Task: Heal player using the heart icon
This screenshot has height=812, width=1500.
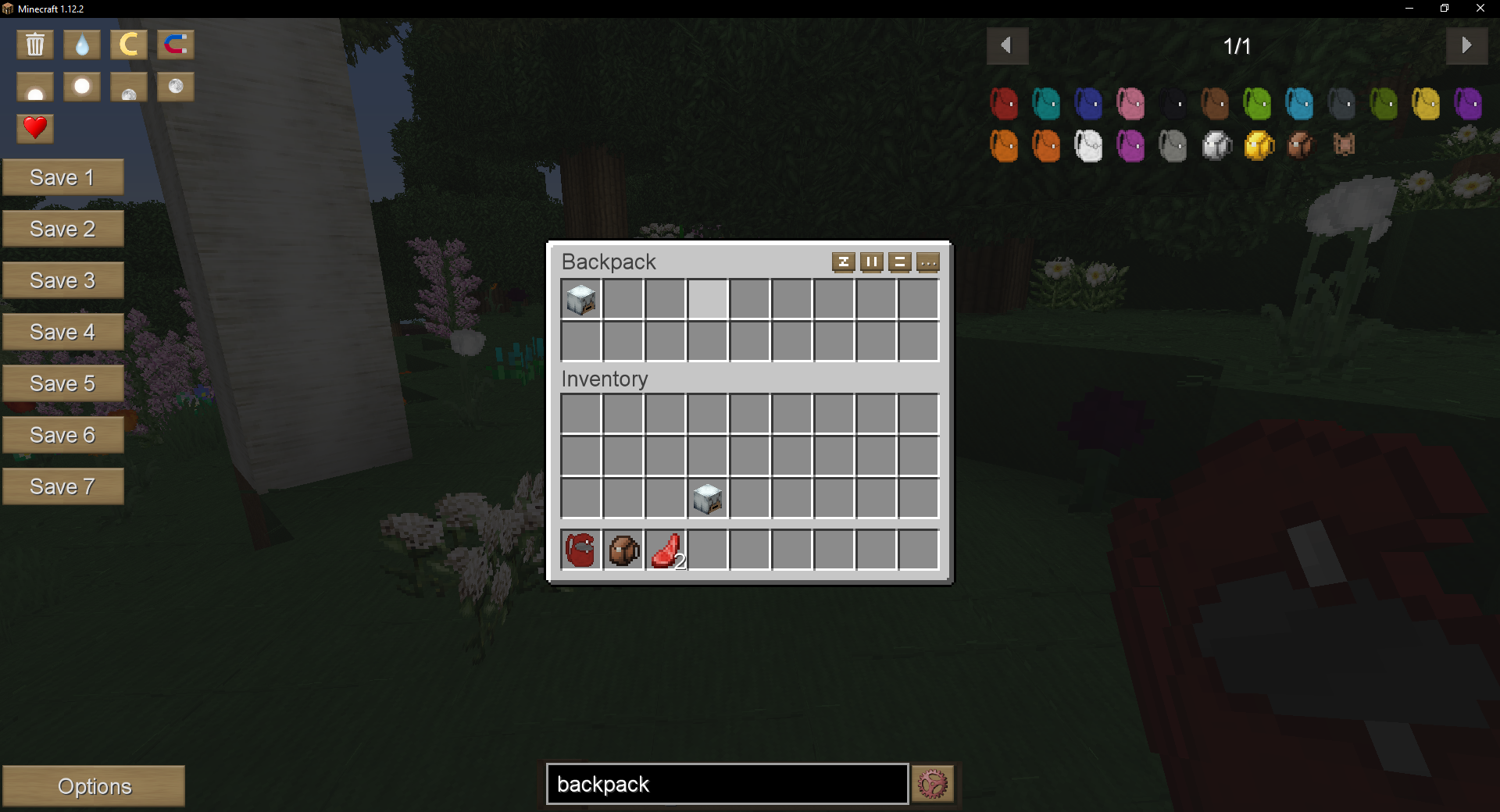Action: (35, 128)
